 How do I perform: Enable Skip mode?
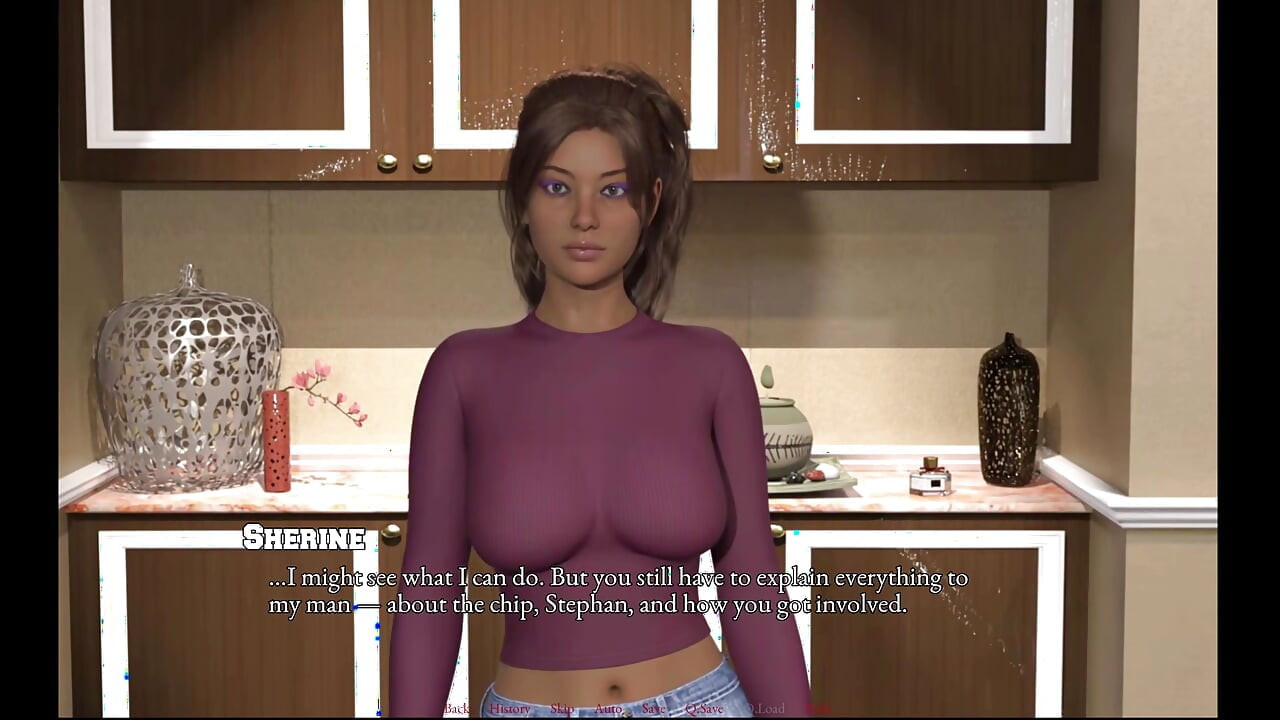point(561,708)
